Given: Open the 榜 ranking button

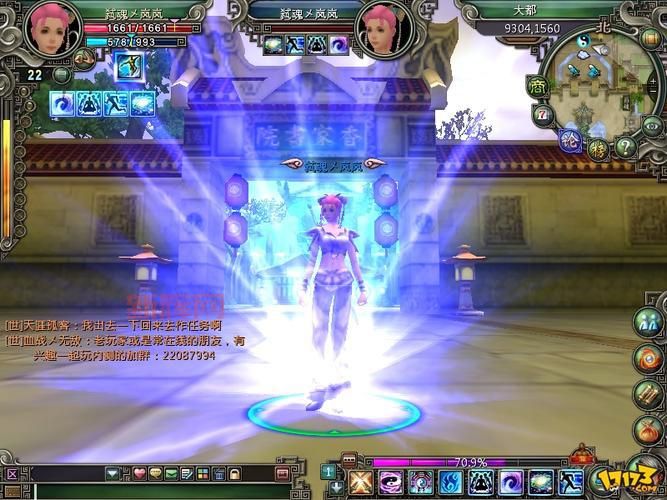Looking at the screenshot, I should [x=598, y=149].
